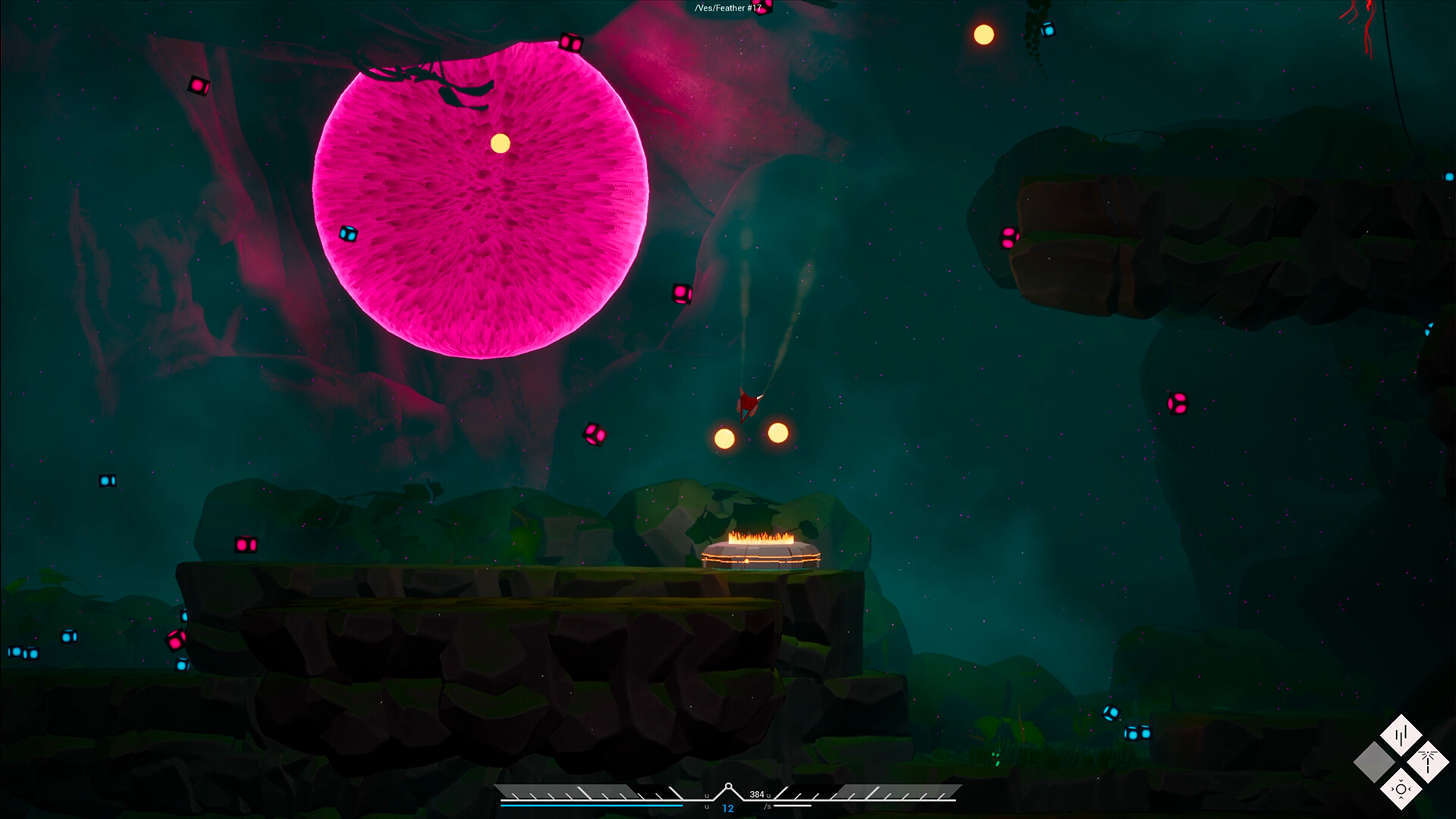Select the dragonfly ability diamond
Image resolution: width=1456 pixels, height=819 pixels.
click(x=1427, y=761)
